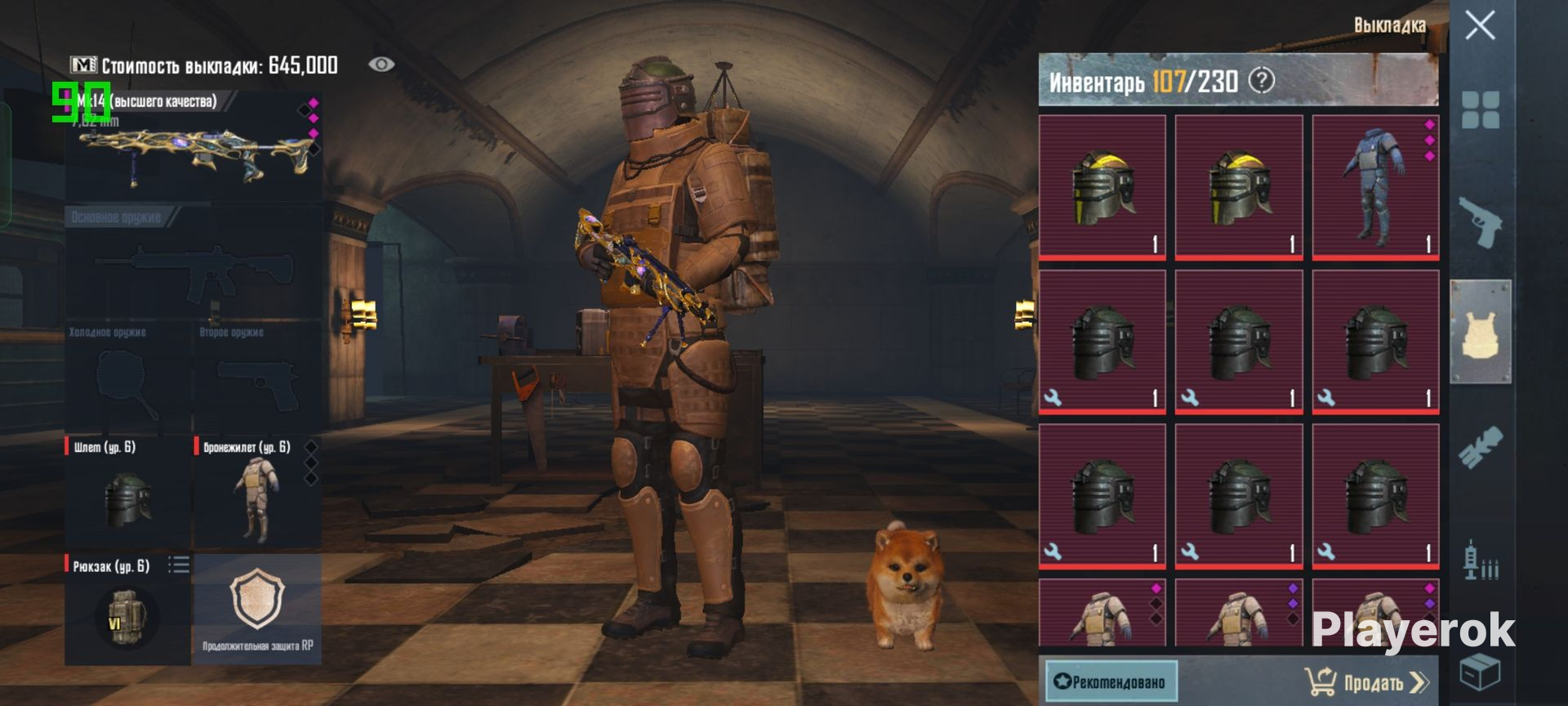
Task: Switch to the ammo and medicine tab
Action: click(x=1481, y=561)
